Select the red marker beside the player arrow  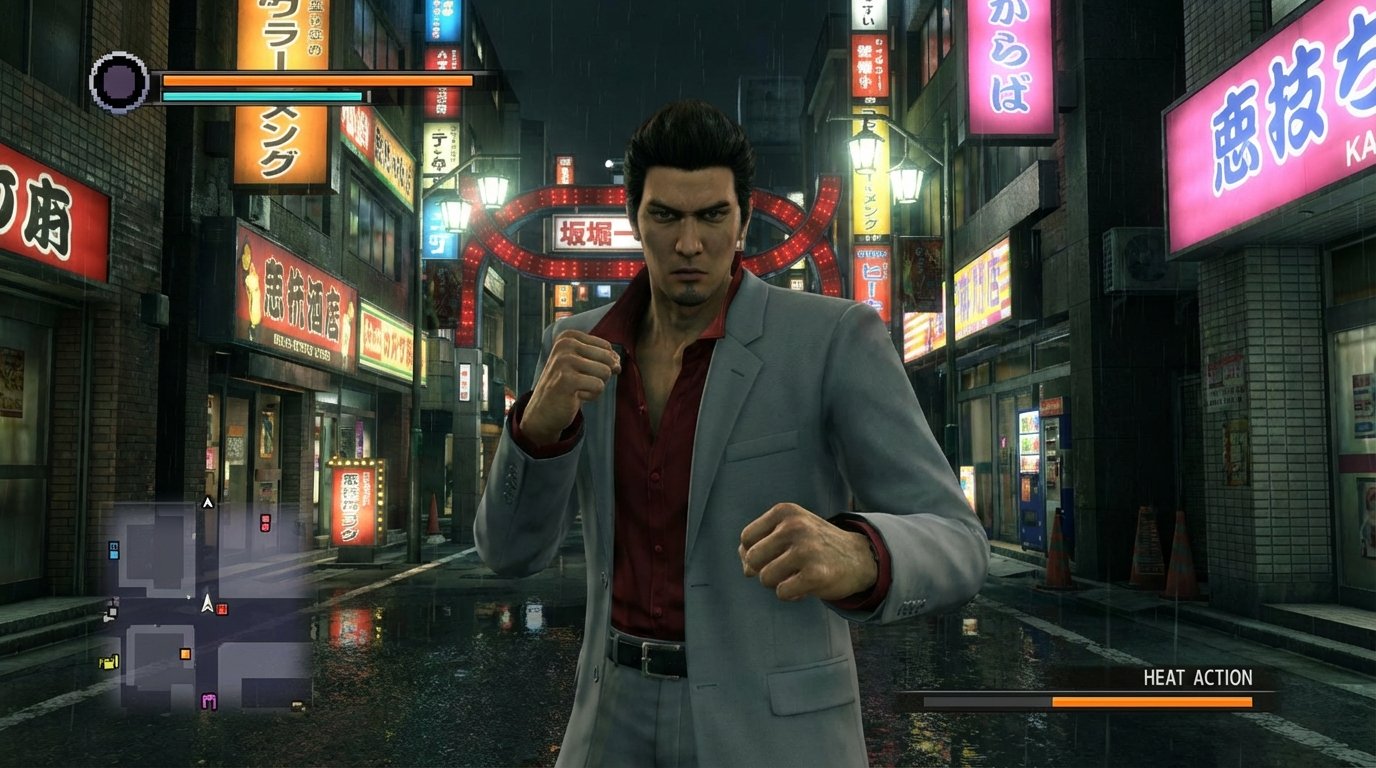(x=222, y=608)
